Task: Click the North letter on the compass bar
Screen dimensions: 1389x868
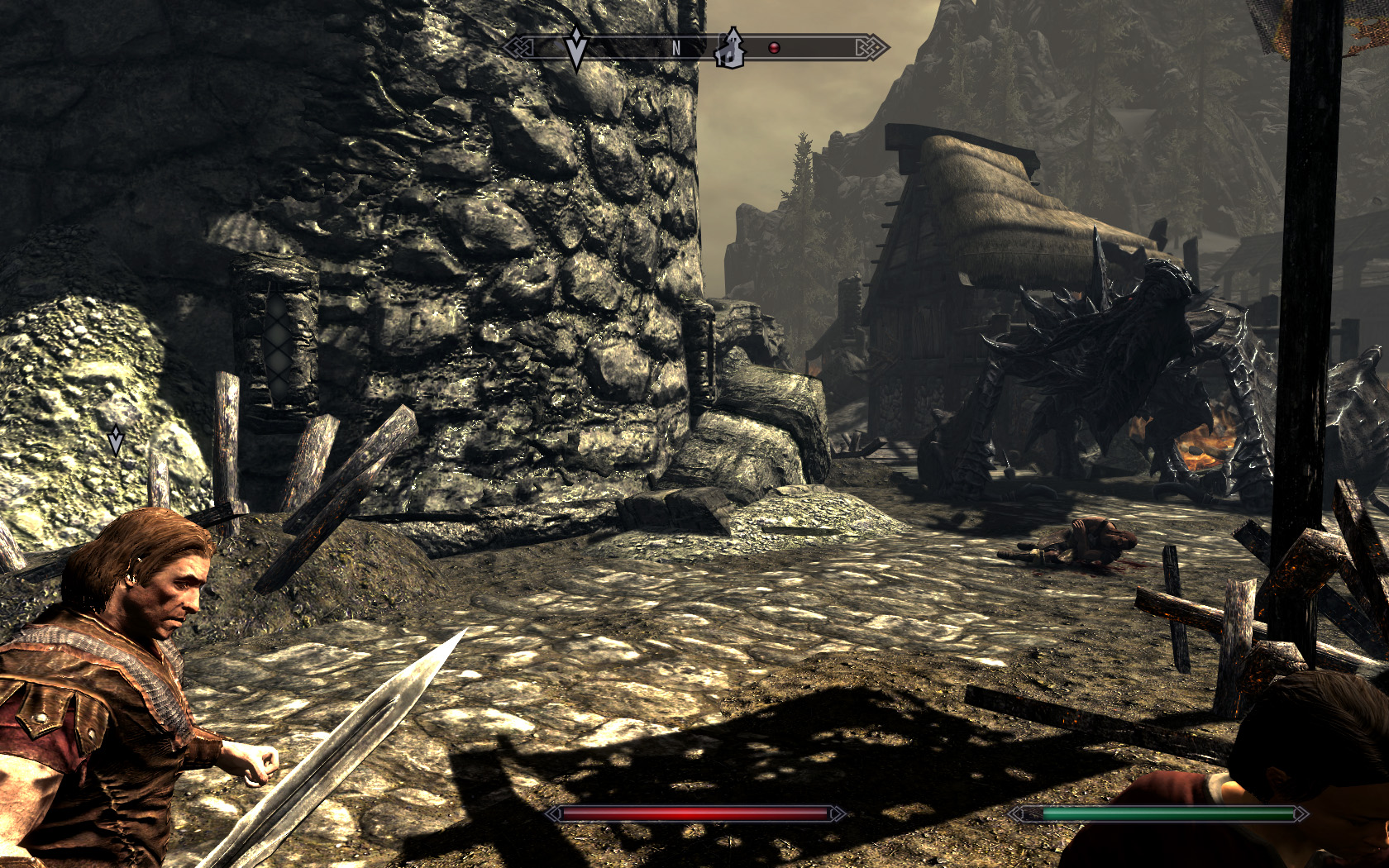Action: 675,48
